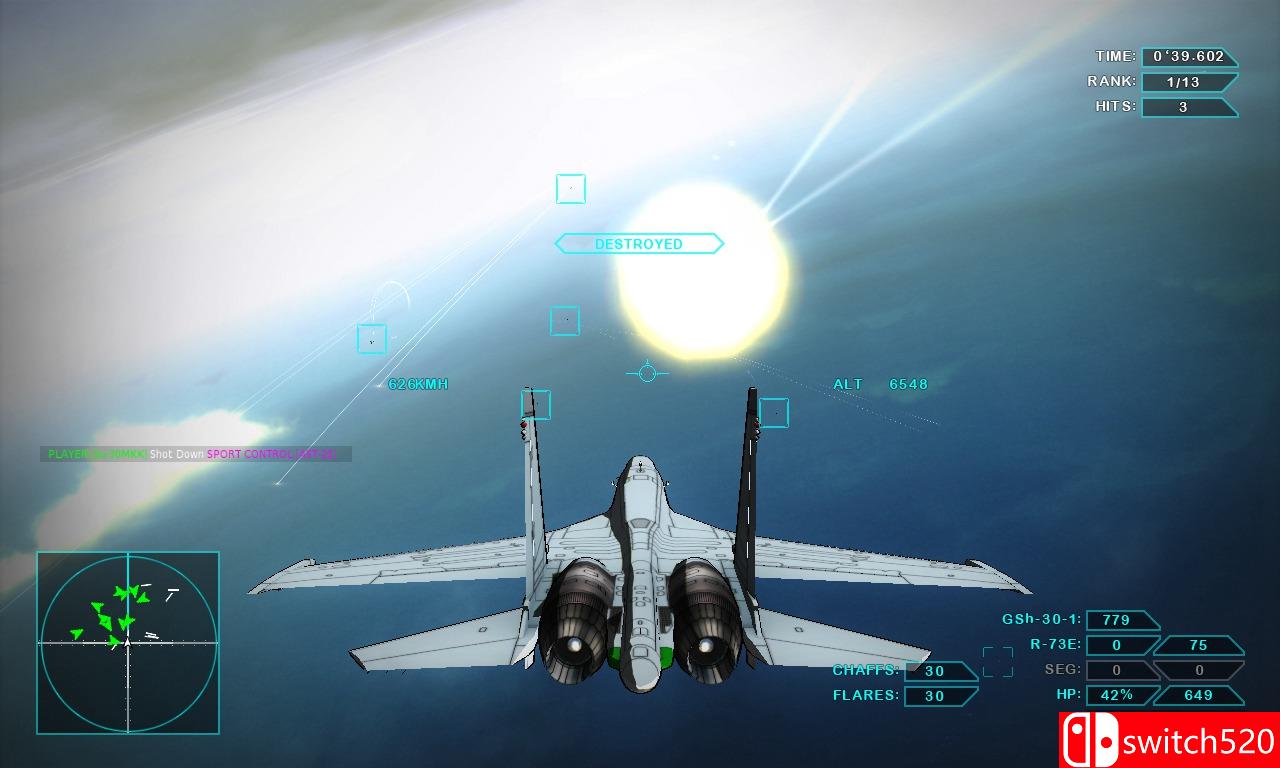Screen dimensions: 1280x768
Task: Click the Shot Down kill feed message
Action: point(177,453)
